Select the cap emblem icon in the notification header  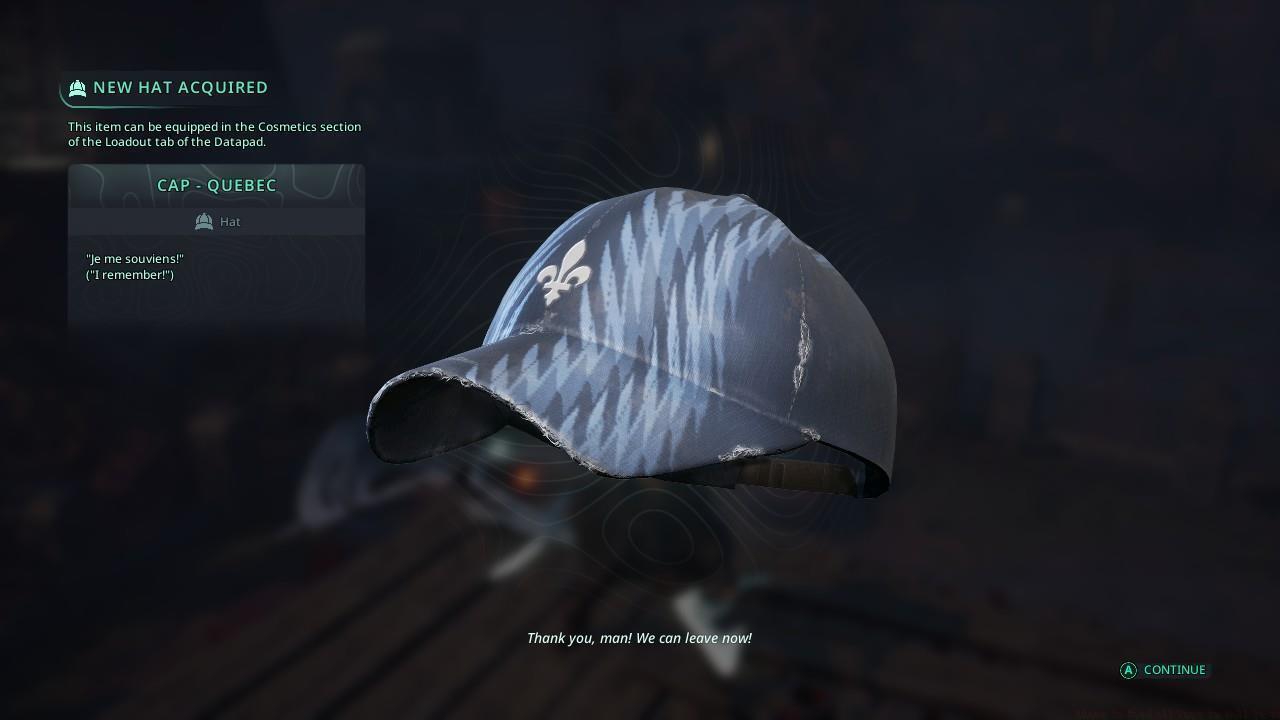click(x=77, y=88)
